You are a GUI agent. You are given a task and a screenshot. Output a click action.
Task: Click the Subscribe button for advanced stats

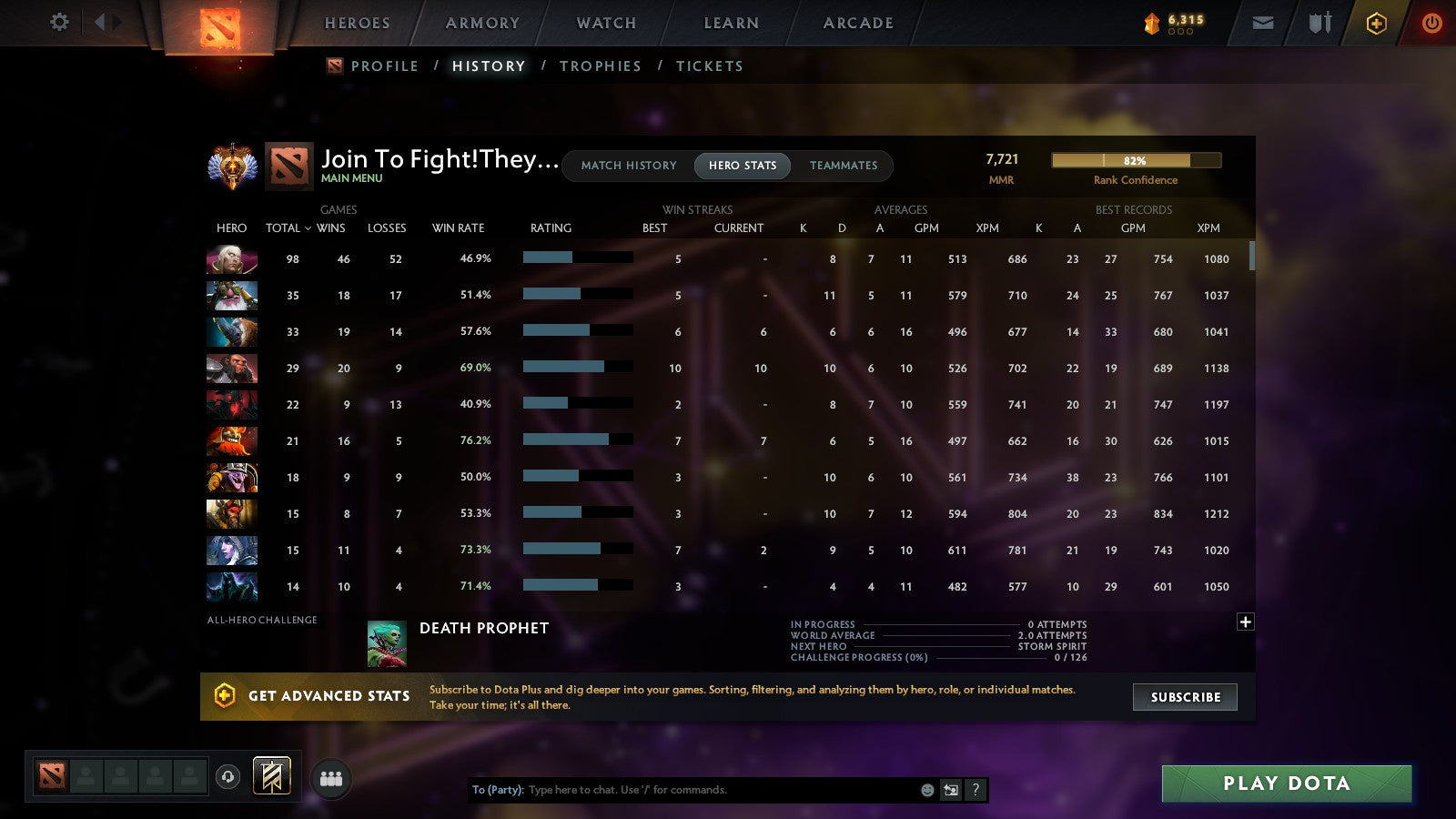pyautogui.click(x=1185, y=697)
